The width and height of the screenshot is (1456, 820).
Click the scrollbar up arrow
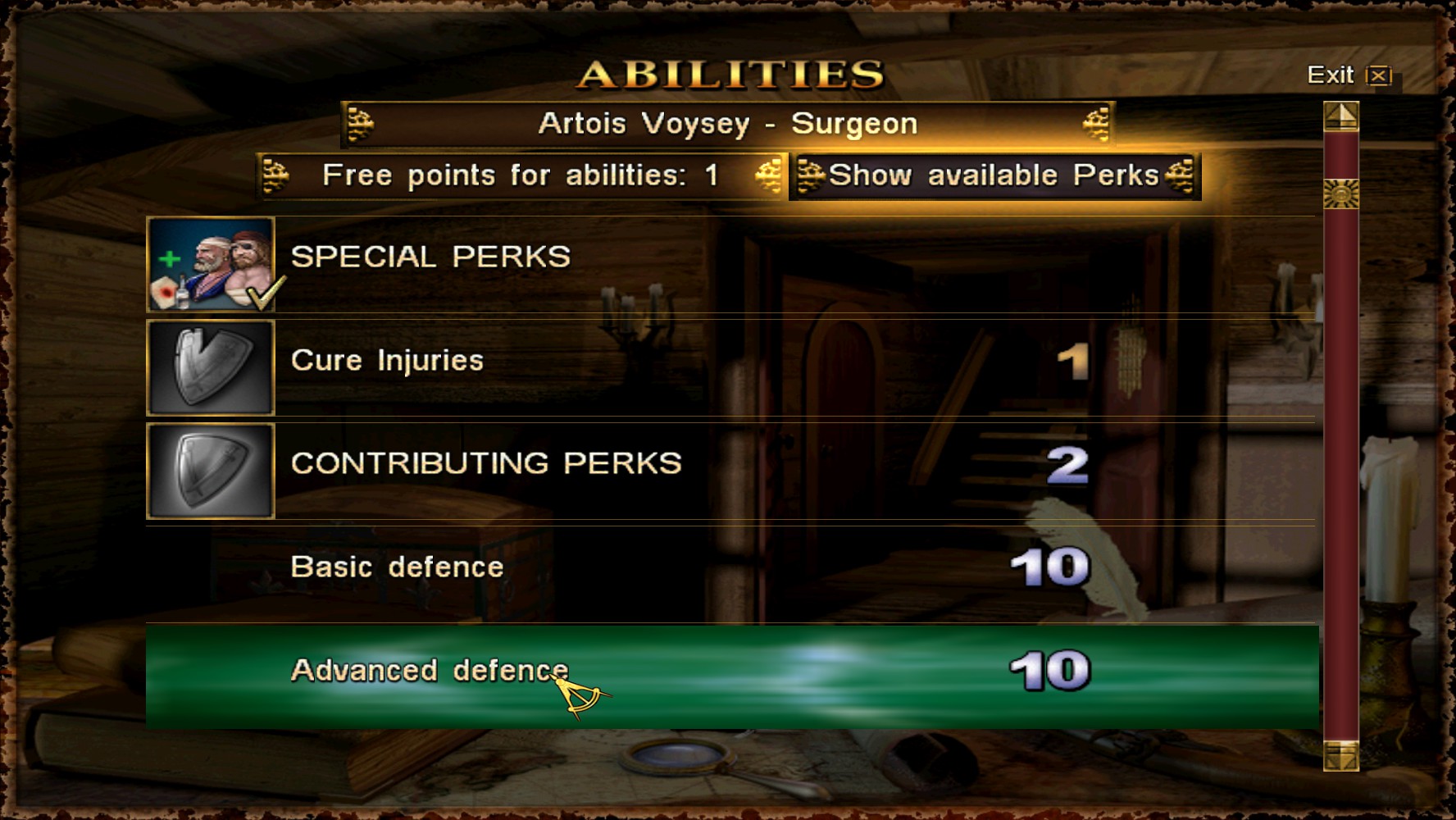click(1341, 116)
